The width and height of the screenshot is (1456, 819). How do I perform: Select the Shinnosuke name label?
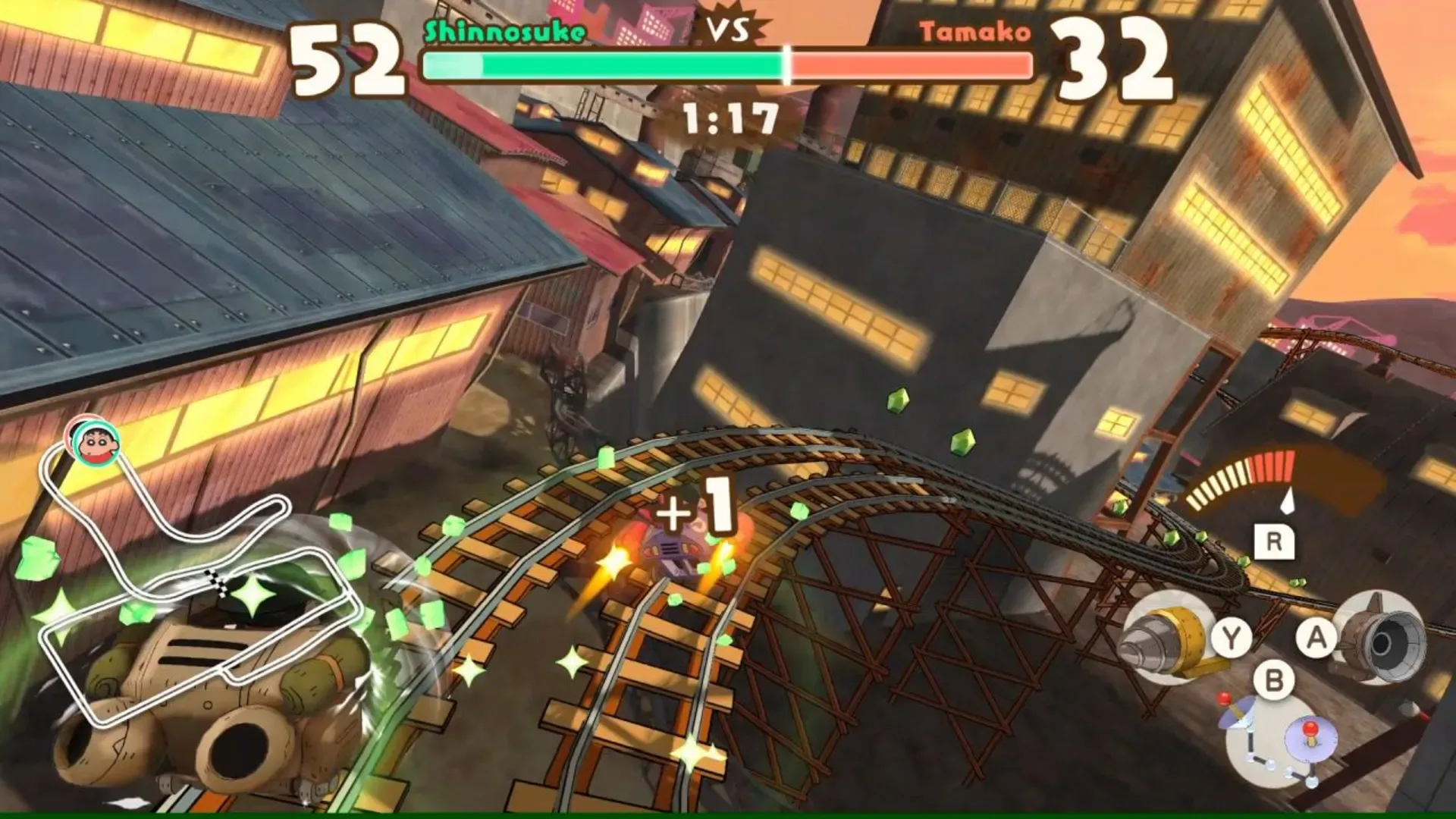point(503,30)
